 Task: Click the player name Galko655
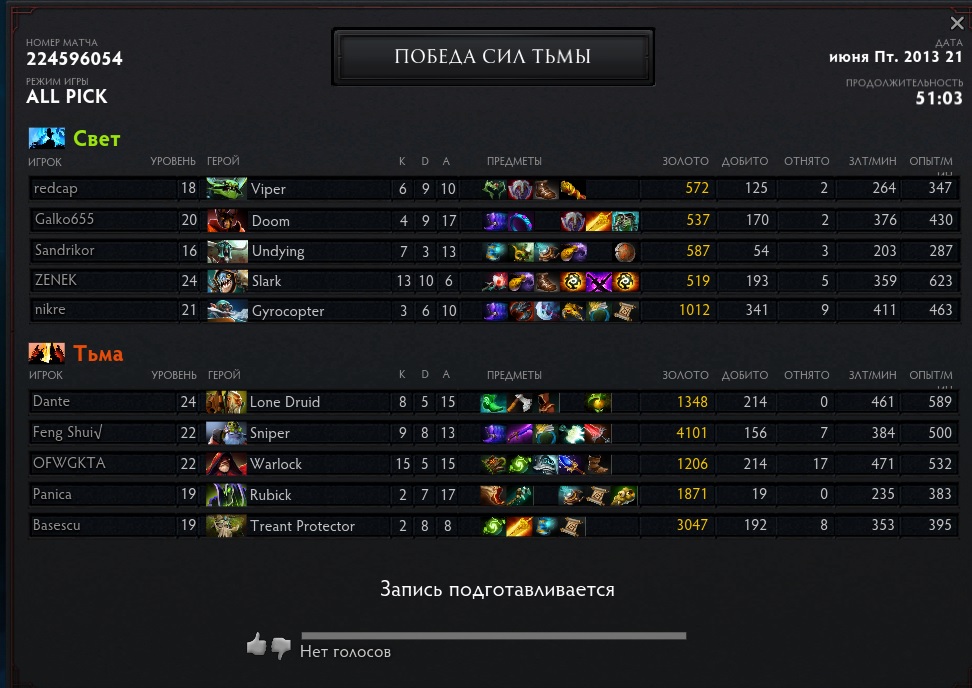[64, 220]
